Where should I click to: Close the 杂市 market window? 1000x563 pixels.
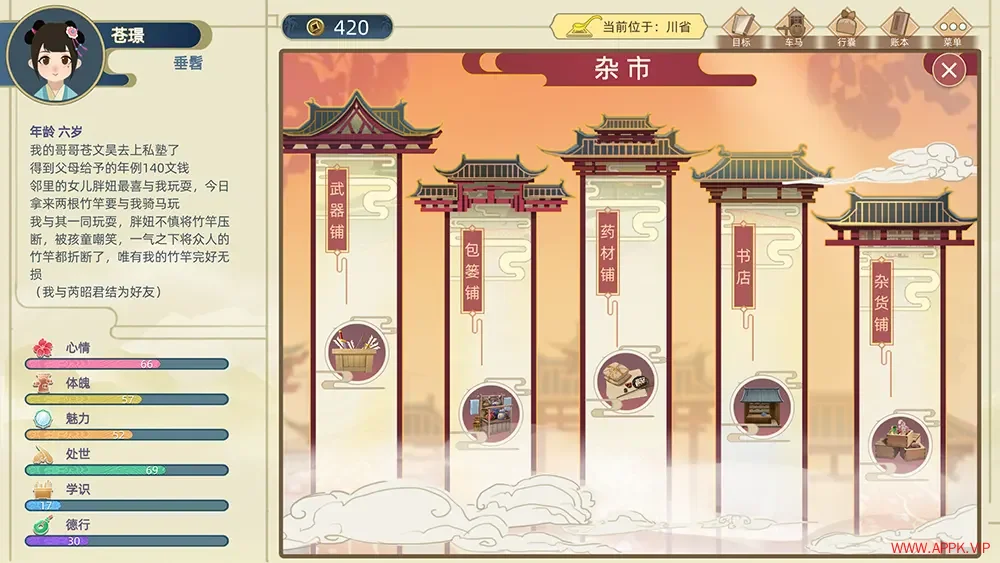point(948,69)
